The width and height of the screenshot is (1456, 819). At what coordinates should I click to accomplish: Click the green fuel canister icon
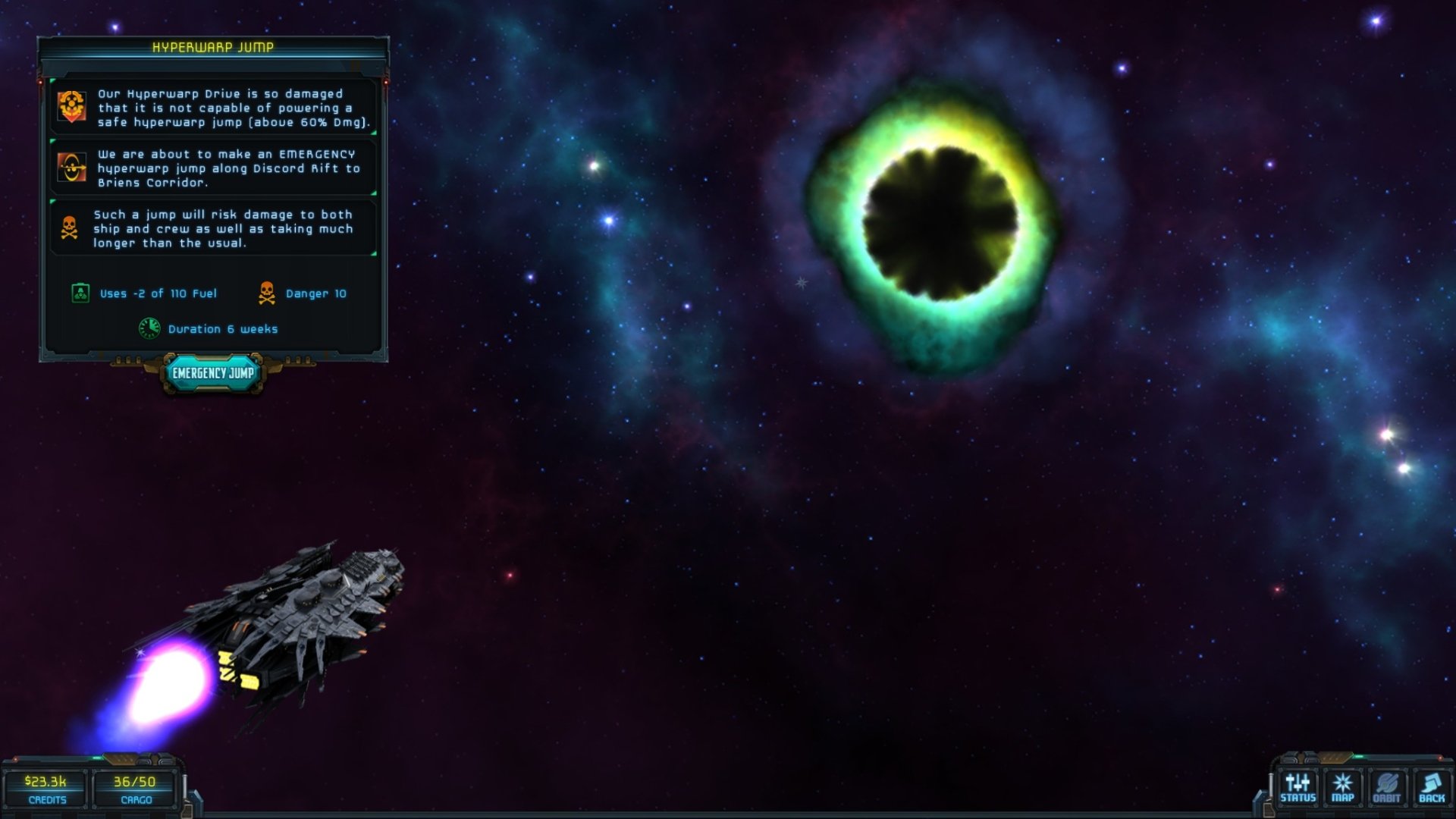click(x=80, y=293)
